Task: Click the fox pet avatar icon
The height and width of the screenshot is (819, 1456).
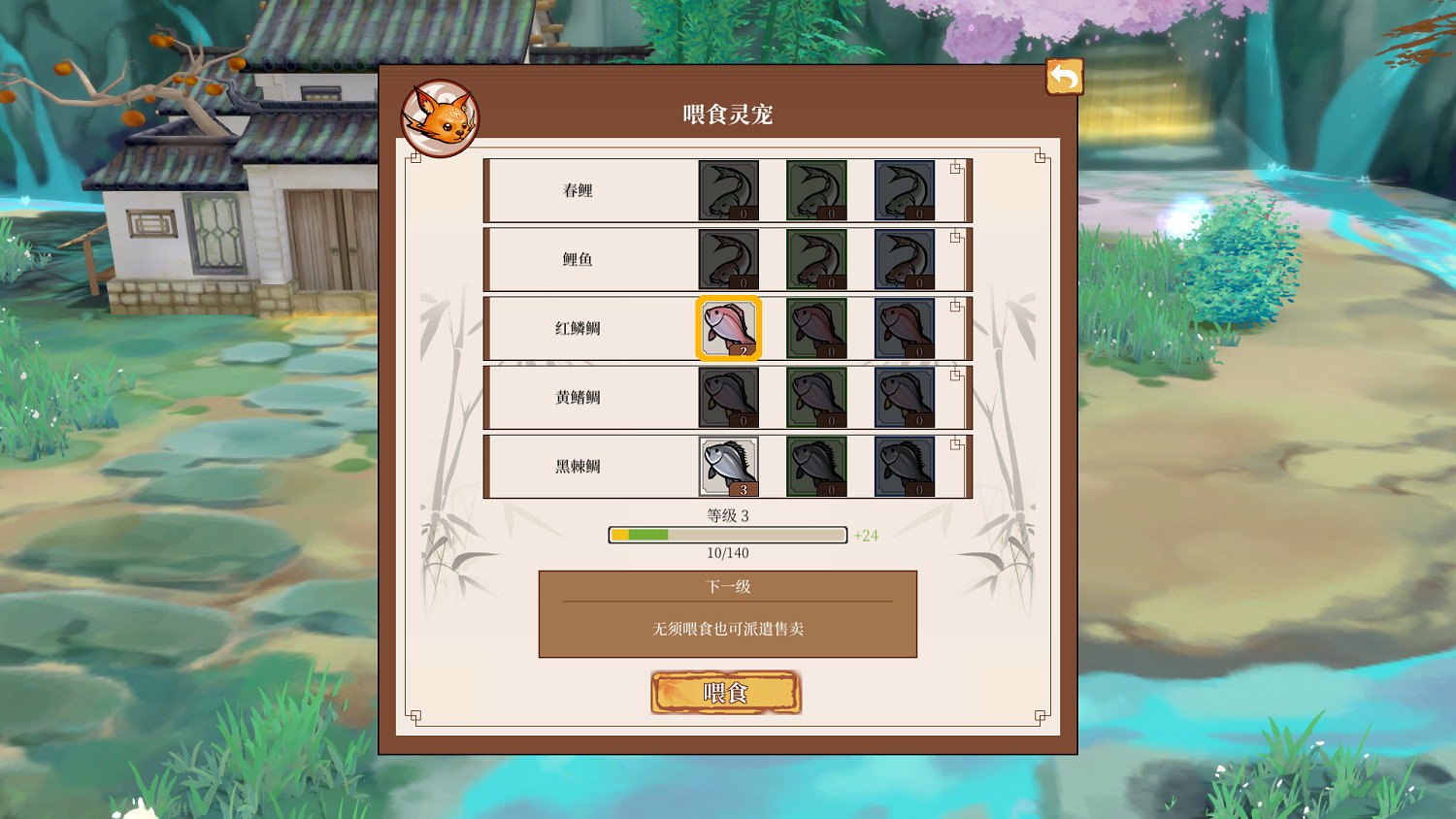Action: click(442, 115)
